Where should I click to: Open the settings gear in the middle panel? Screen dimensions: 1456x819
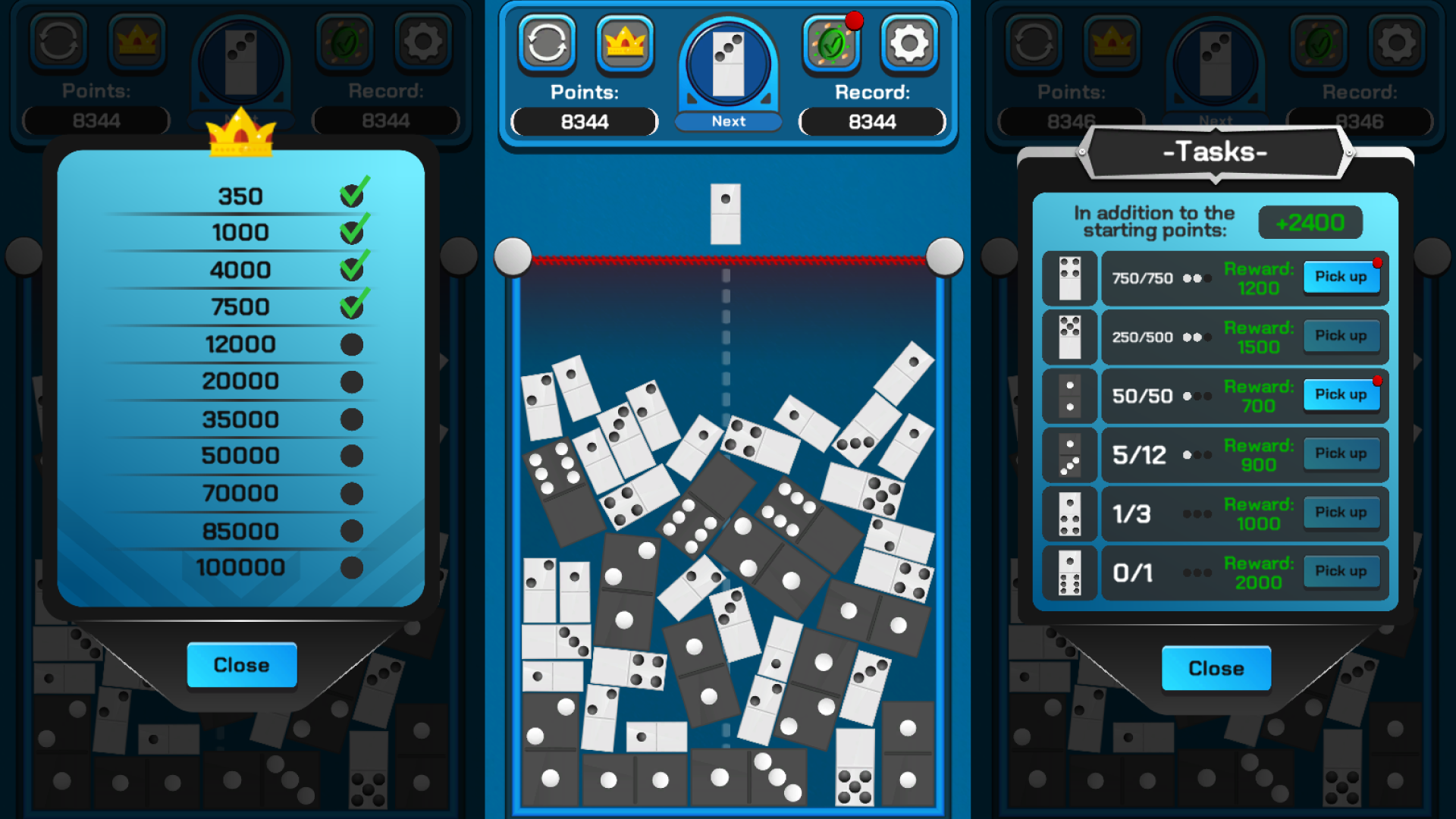[x=908, y=42]
